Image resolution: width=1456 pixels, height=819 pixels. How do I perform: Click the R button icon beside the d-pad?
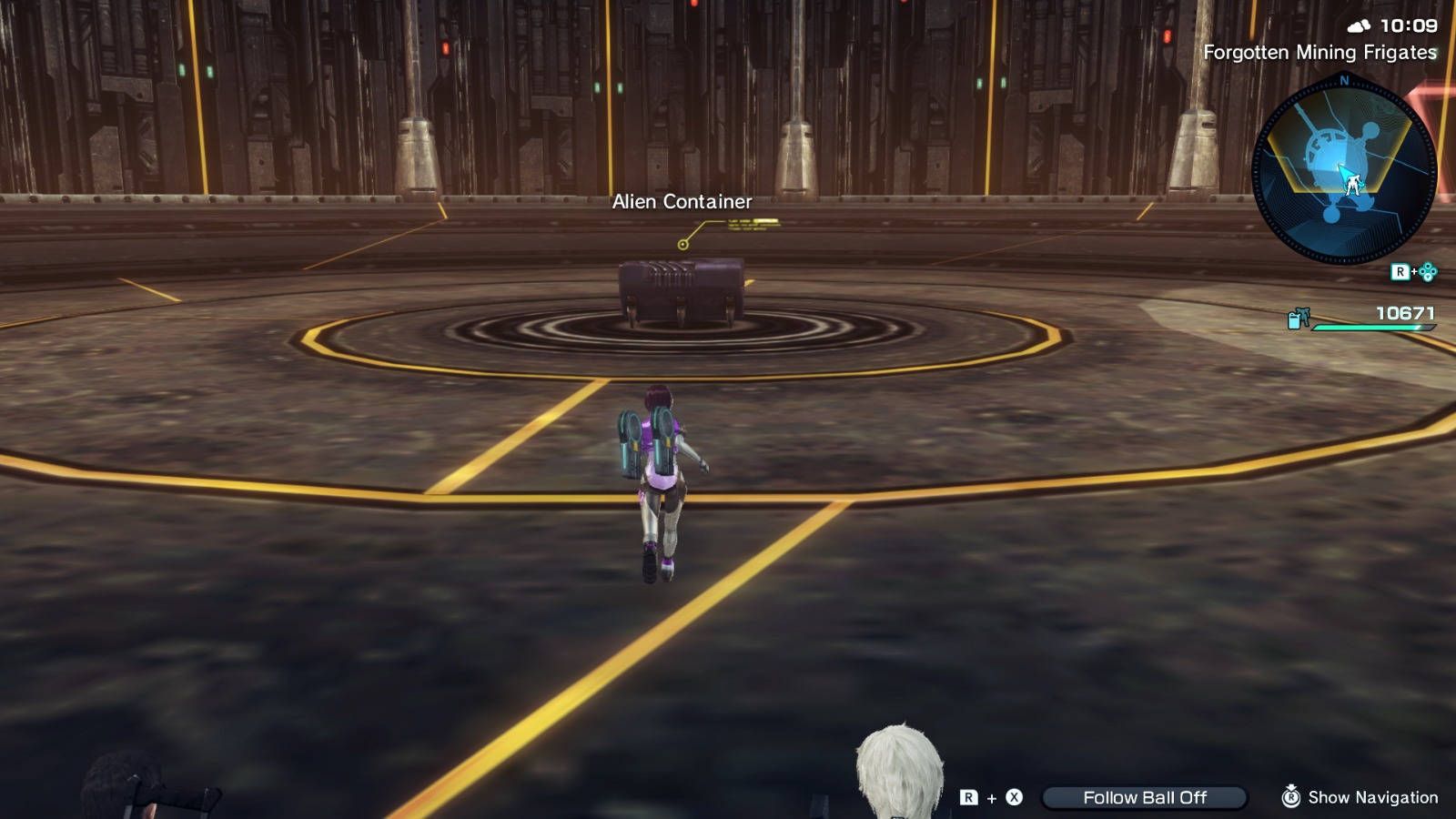tap(1402, 271)
